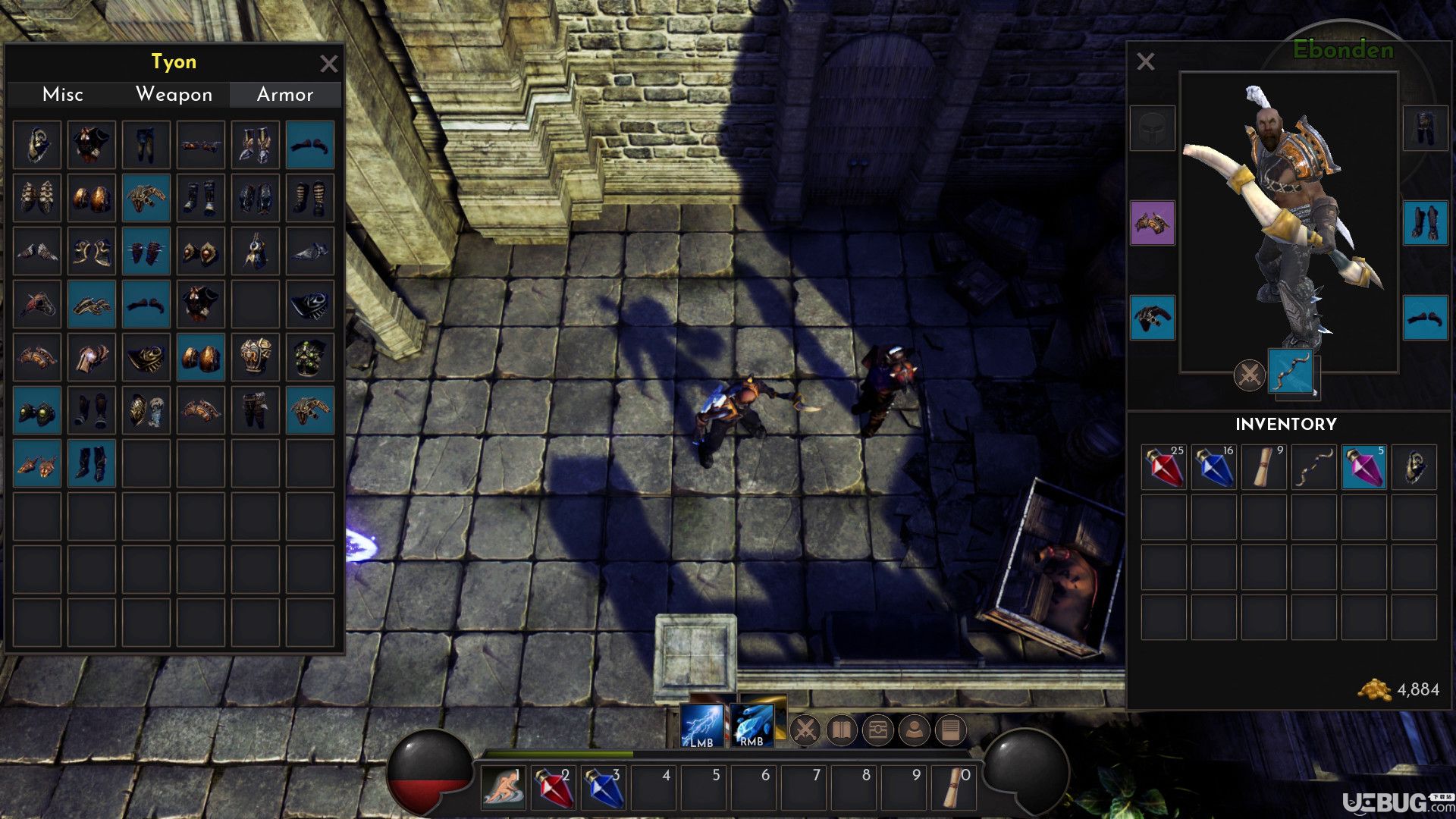Open the book menu button

(841, 730)
